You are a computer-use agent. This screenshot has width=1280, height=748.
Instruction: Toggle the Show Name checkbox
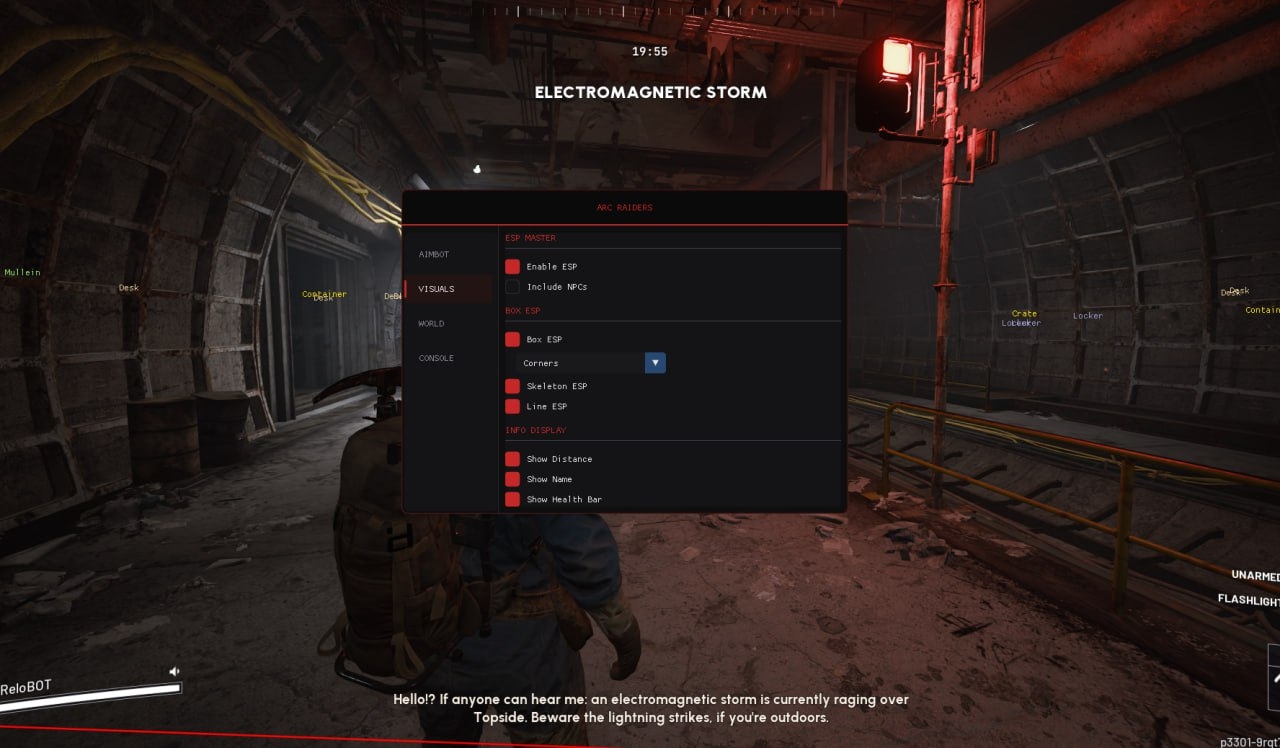(513, 479)
